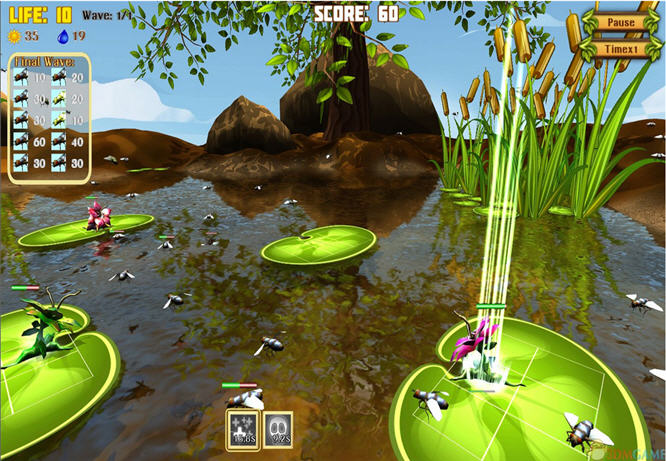Image resolution: width=666 pixels, height=461 pixels.
Task: Toggle game speed with the Timex1 button
Action: (621, 48)
